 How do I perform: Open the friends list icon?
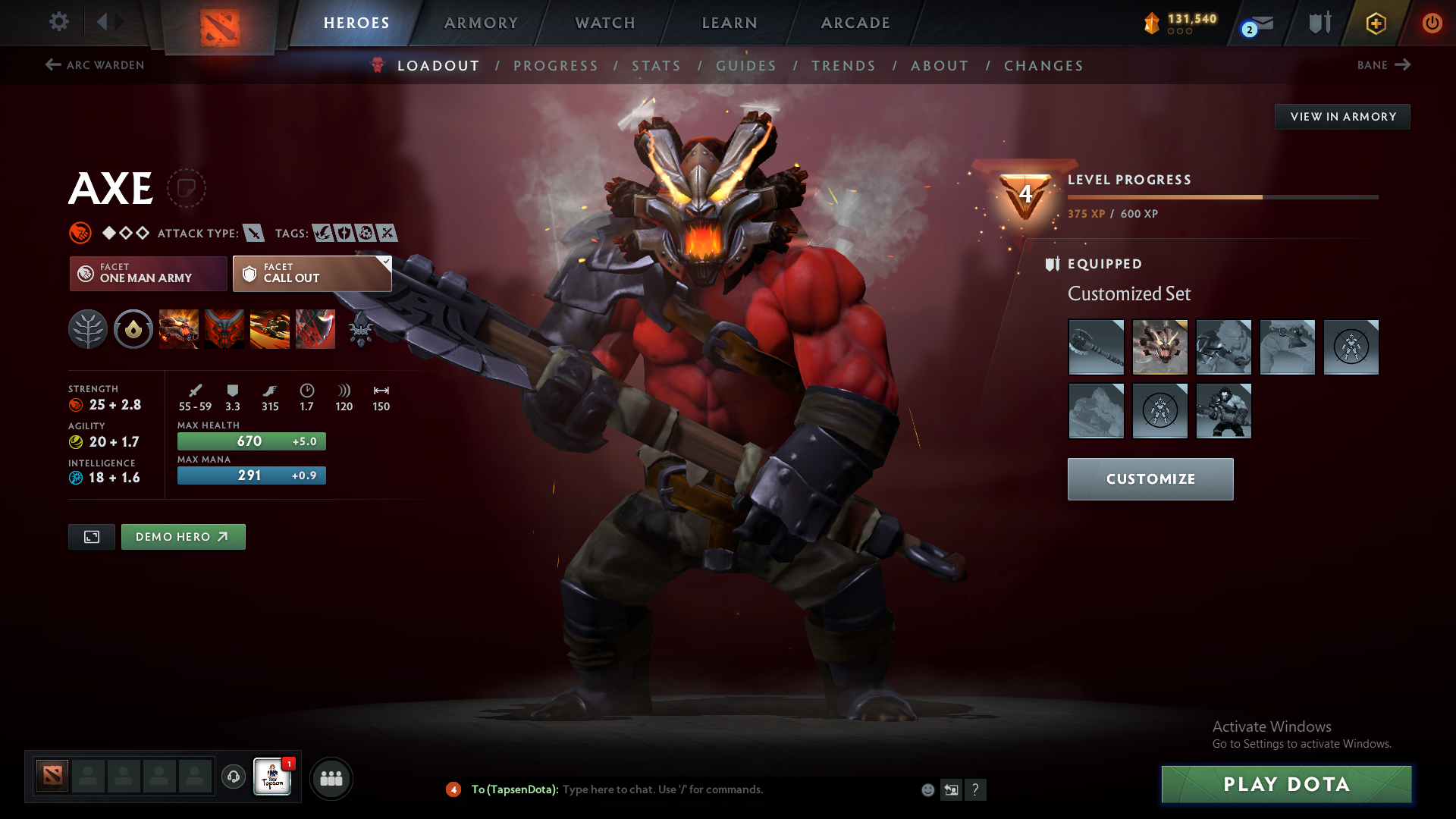click(x=331, y=778)
